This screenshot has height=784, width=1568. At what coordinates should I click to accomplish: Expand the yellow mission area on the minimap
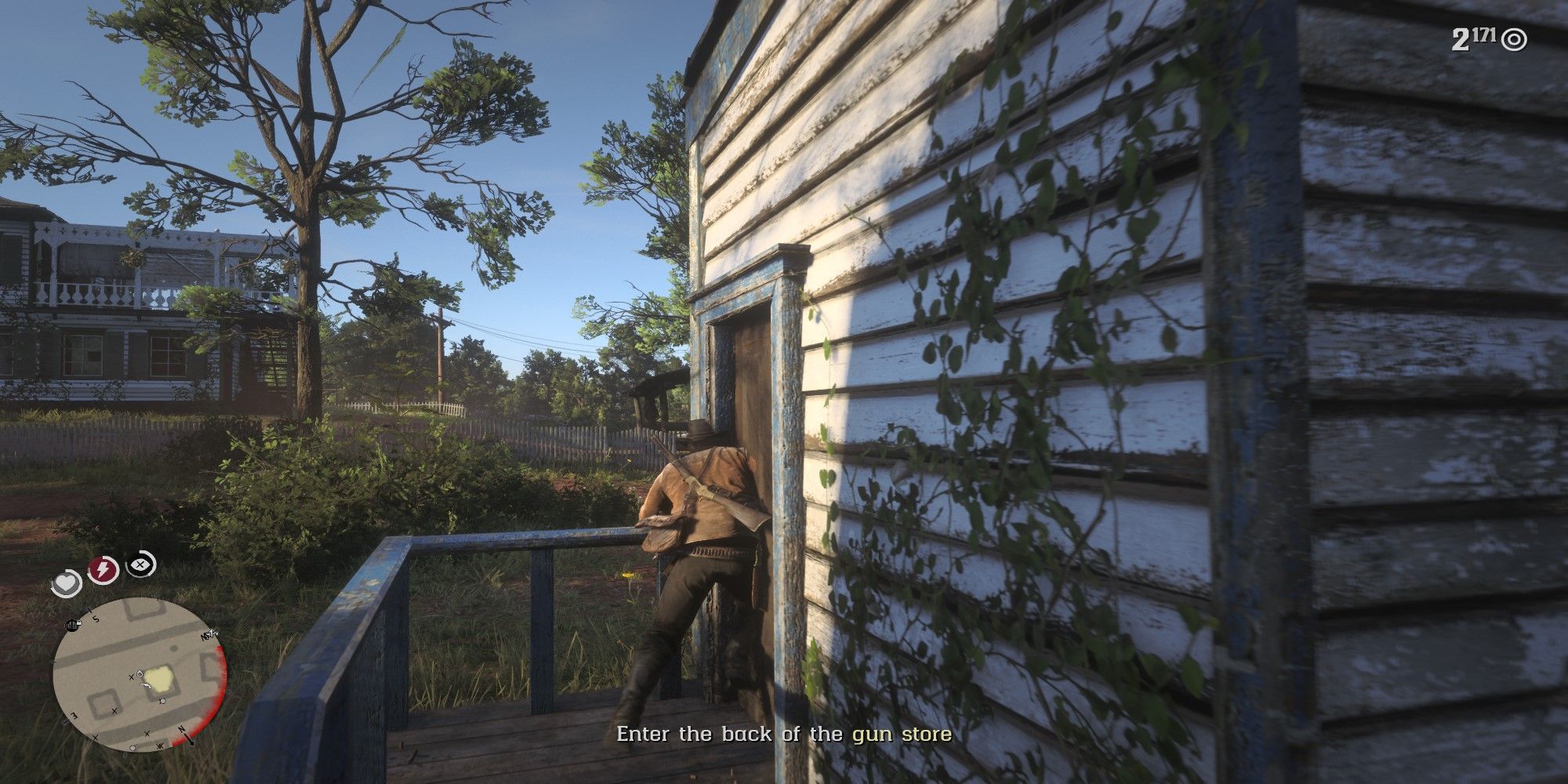pyautogui.click(x=158, y=679)
